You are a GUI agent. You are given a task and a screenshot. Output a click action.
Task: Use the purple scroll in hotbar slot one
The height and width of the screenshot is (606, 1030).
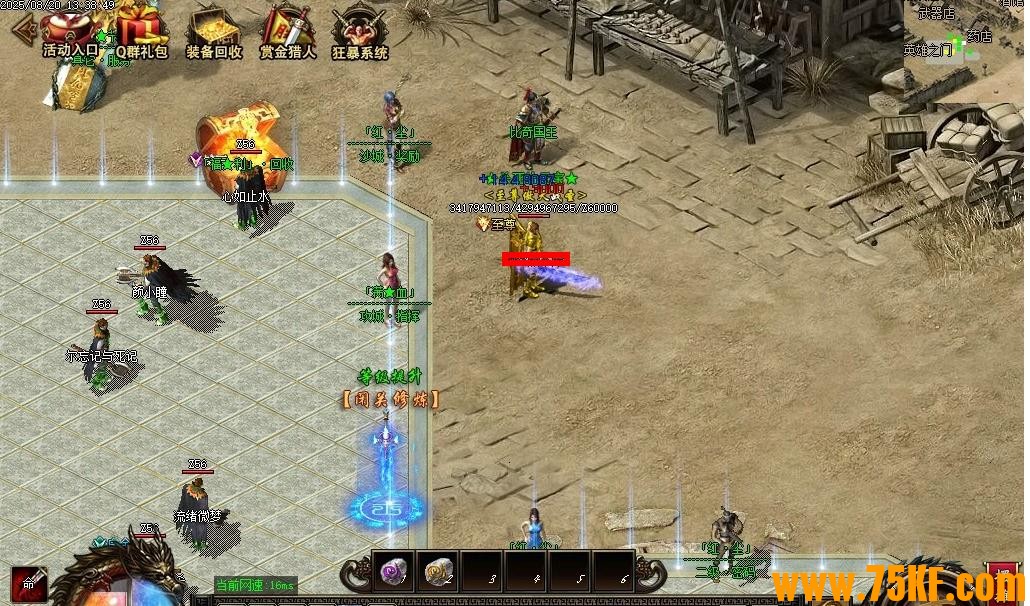[393, 570]
